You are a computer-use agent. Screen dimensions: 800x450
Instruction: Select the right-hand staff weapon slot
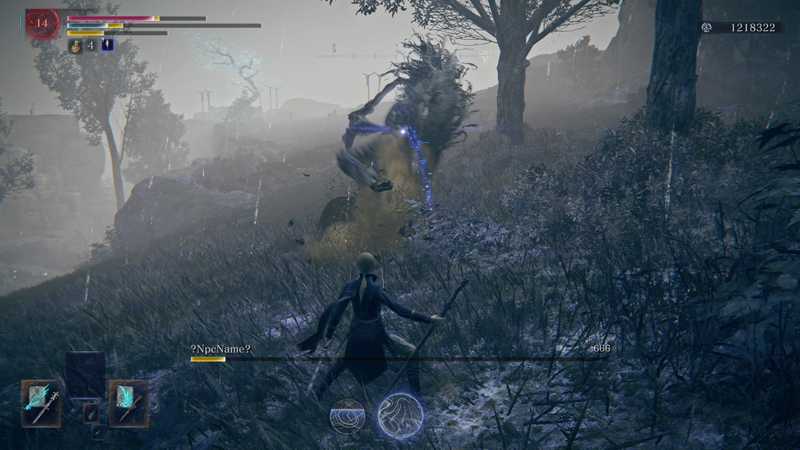129,403
